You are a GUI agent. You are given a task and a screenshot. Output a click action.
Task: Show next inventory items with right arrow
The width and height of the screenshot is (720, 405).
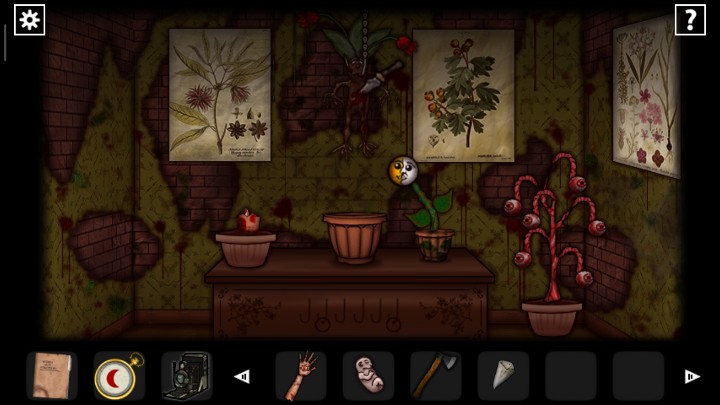[691, 377]
